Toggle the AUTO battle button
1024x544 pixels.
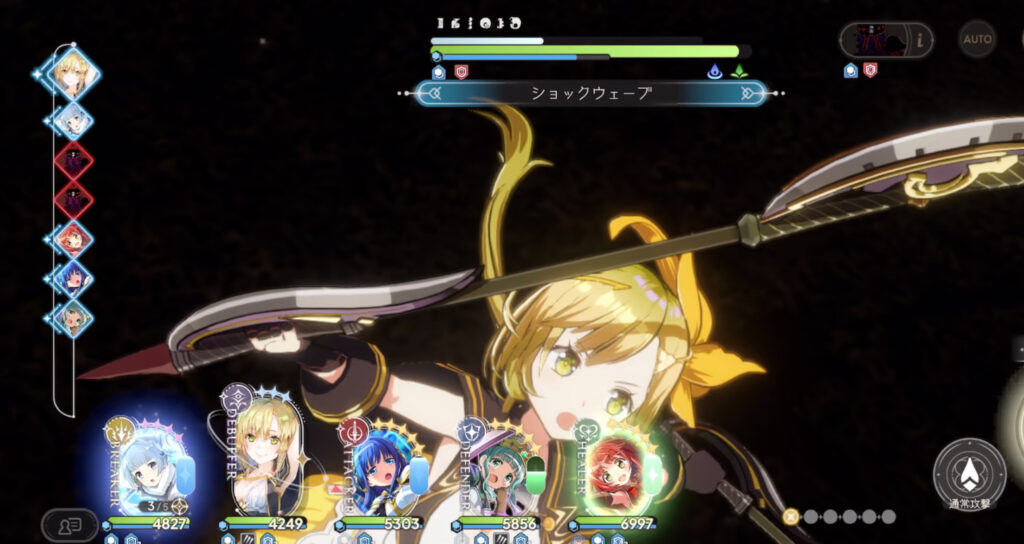[x=977, y=39]
